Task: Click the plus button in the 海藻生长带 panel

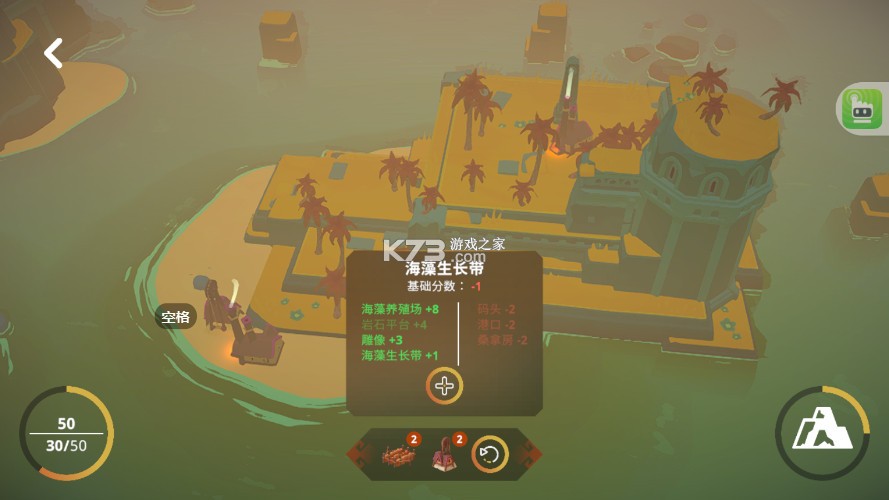Action: (x=444, y=386)
